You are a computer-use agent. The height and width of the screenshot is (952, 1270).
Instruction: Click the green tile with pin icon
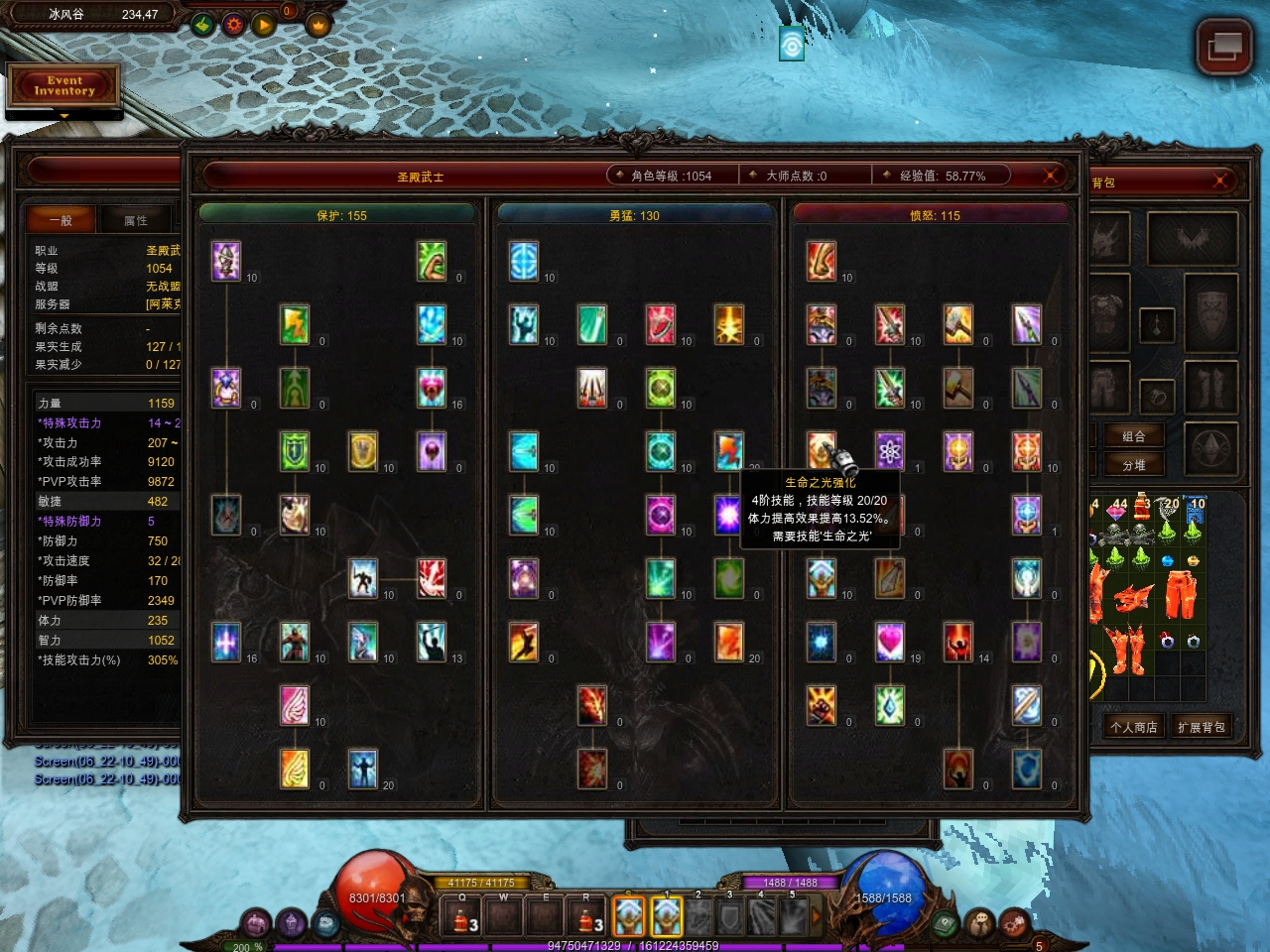pos(202,24)
